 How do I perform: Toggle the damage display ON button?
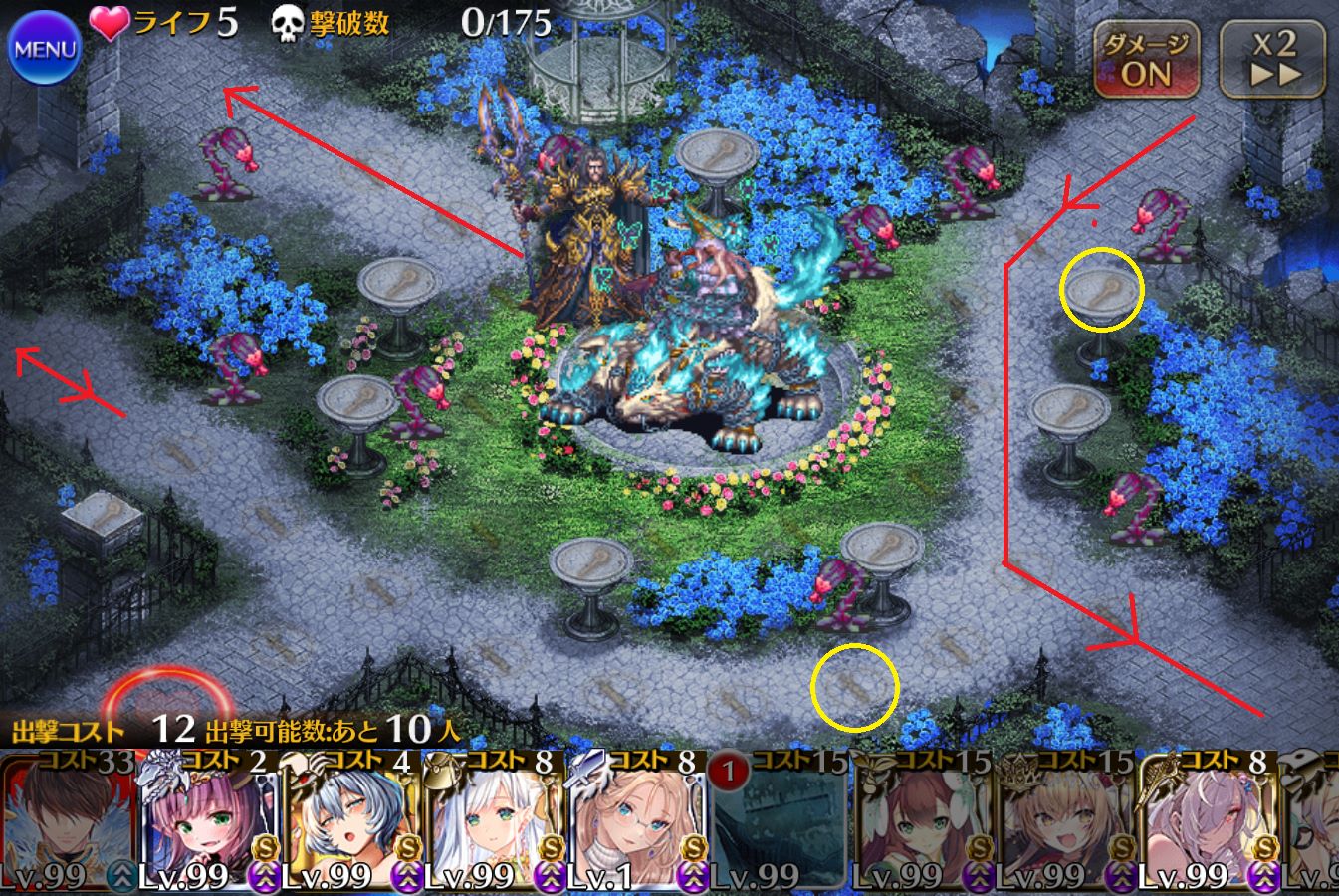point(1146,60)
